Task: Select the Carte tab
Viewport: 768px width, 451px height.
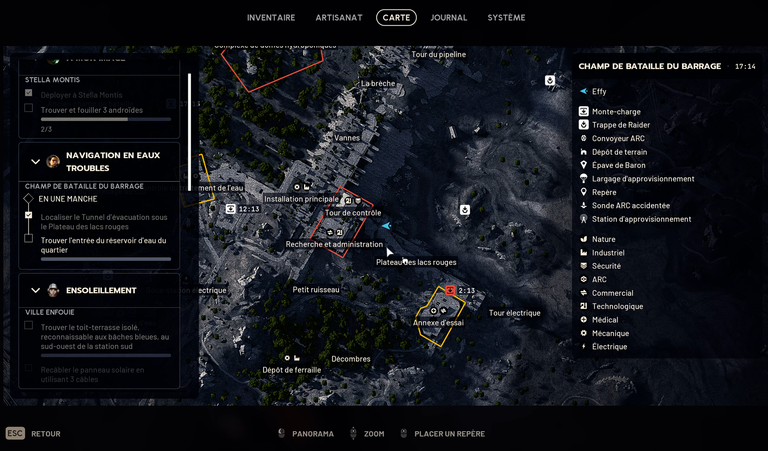Action: 396,17
